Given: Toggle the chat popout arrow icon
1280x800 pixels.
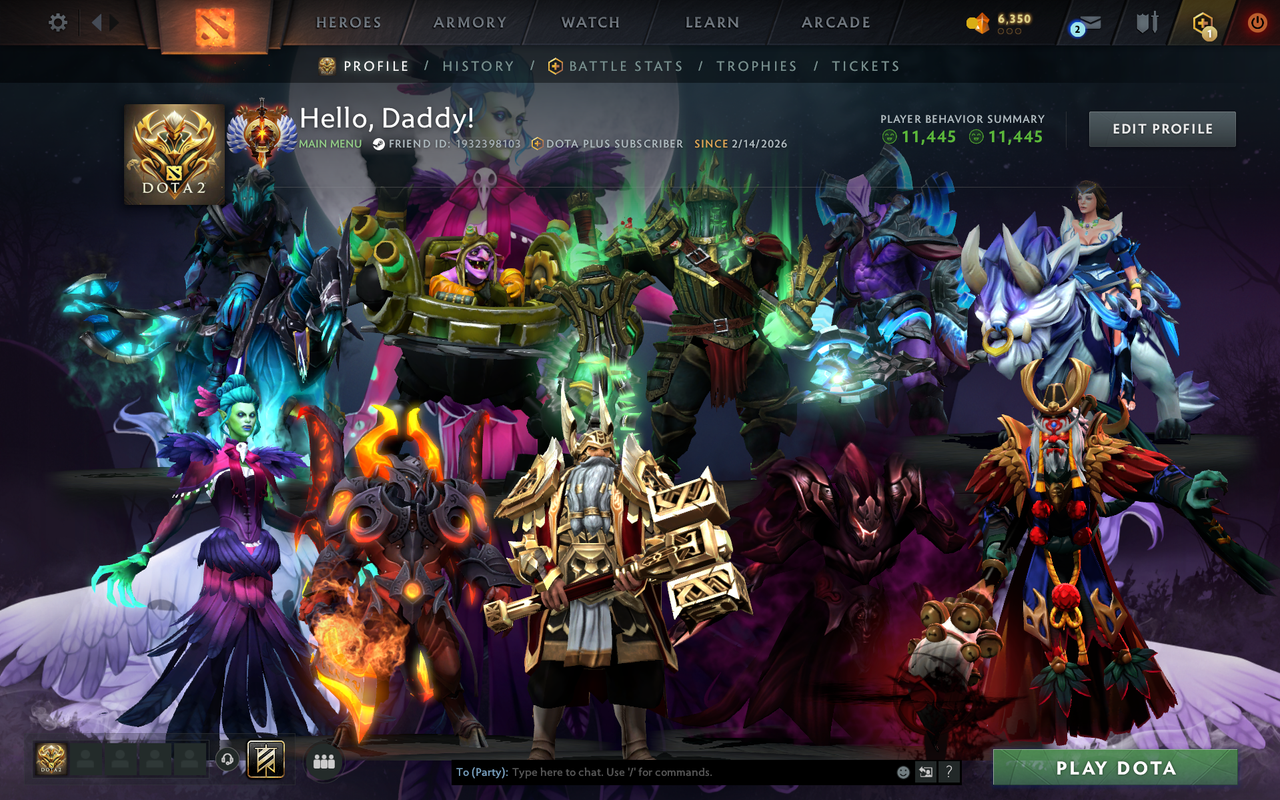Looking at the screenshot, I should (x=926, y=772).
